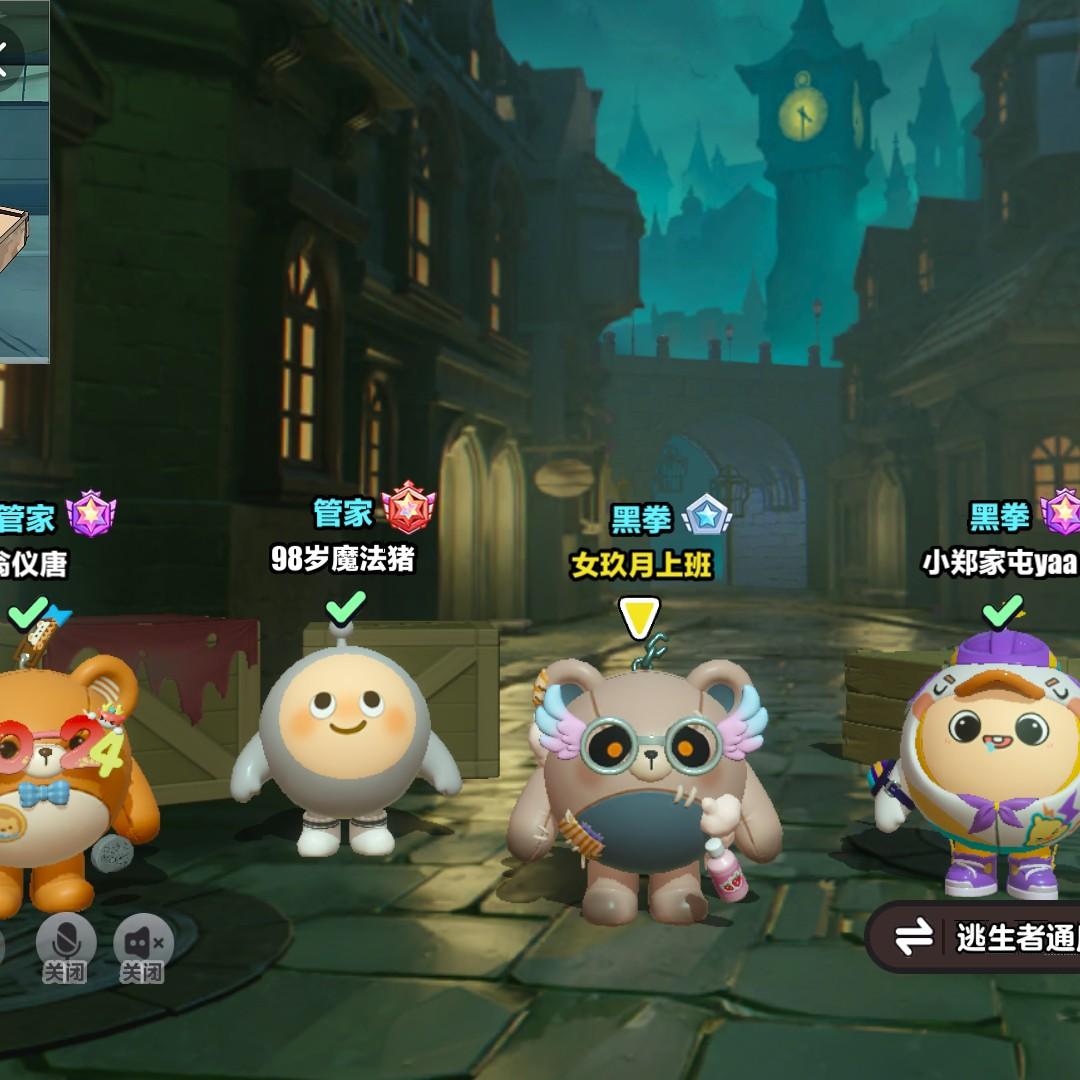Select player 女玖月上班's name tag
This screenshot has width=1080, height=1080.
pos(641,566)
